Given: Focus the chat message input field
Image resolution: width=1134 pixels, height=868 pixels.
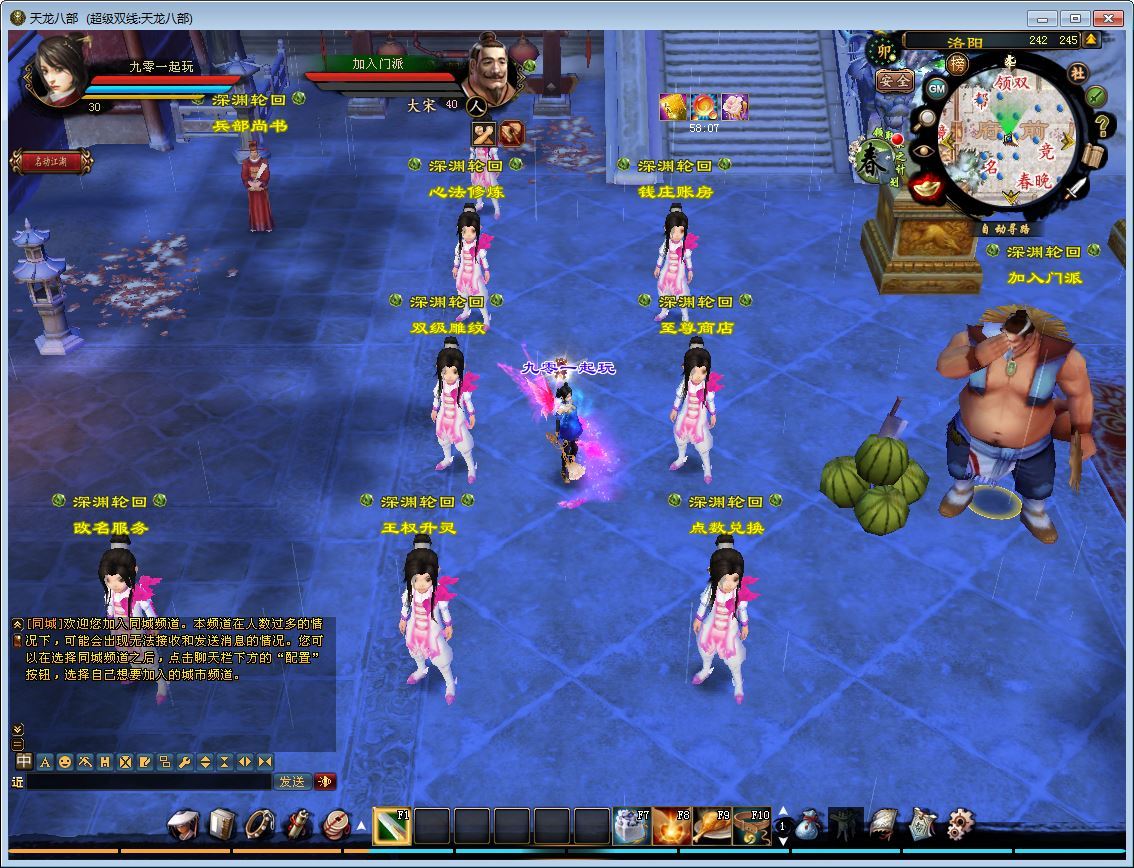Looking at the screenshot, I should [x=148, y=782].
